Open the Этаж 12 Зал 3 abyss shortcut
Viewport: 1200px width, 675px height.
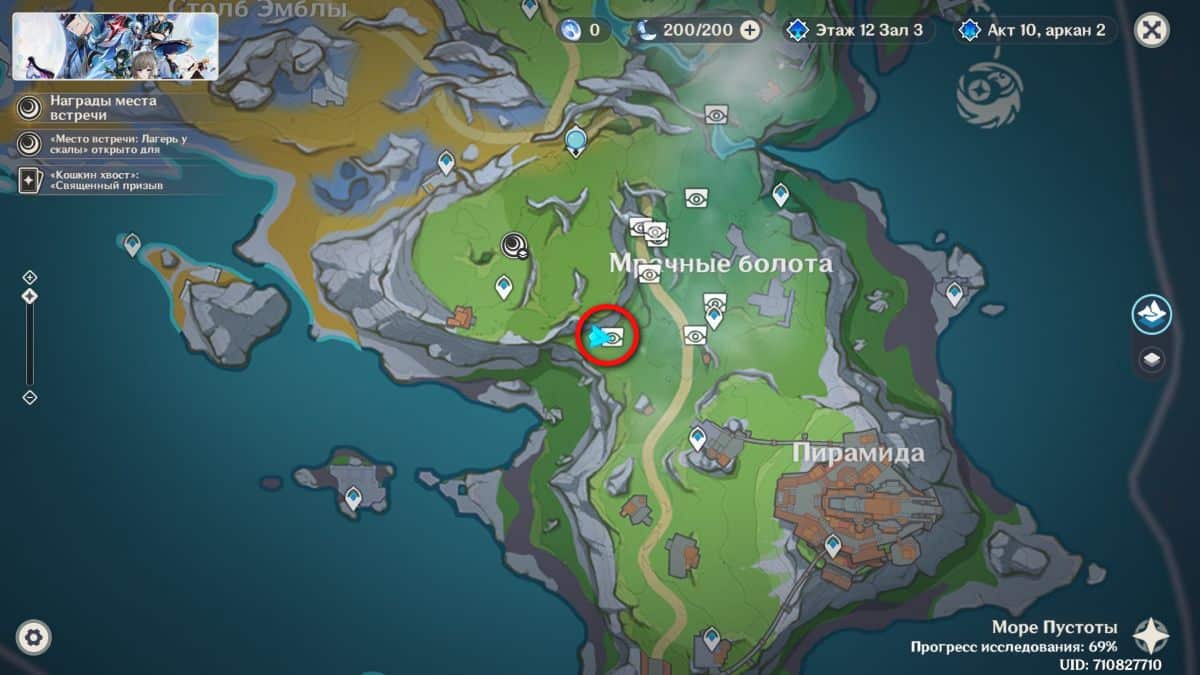[x=860, y=30]
